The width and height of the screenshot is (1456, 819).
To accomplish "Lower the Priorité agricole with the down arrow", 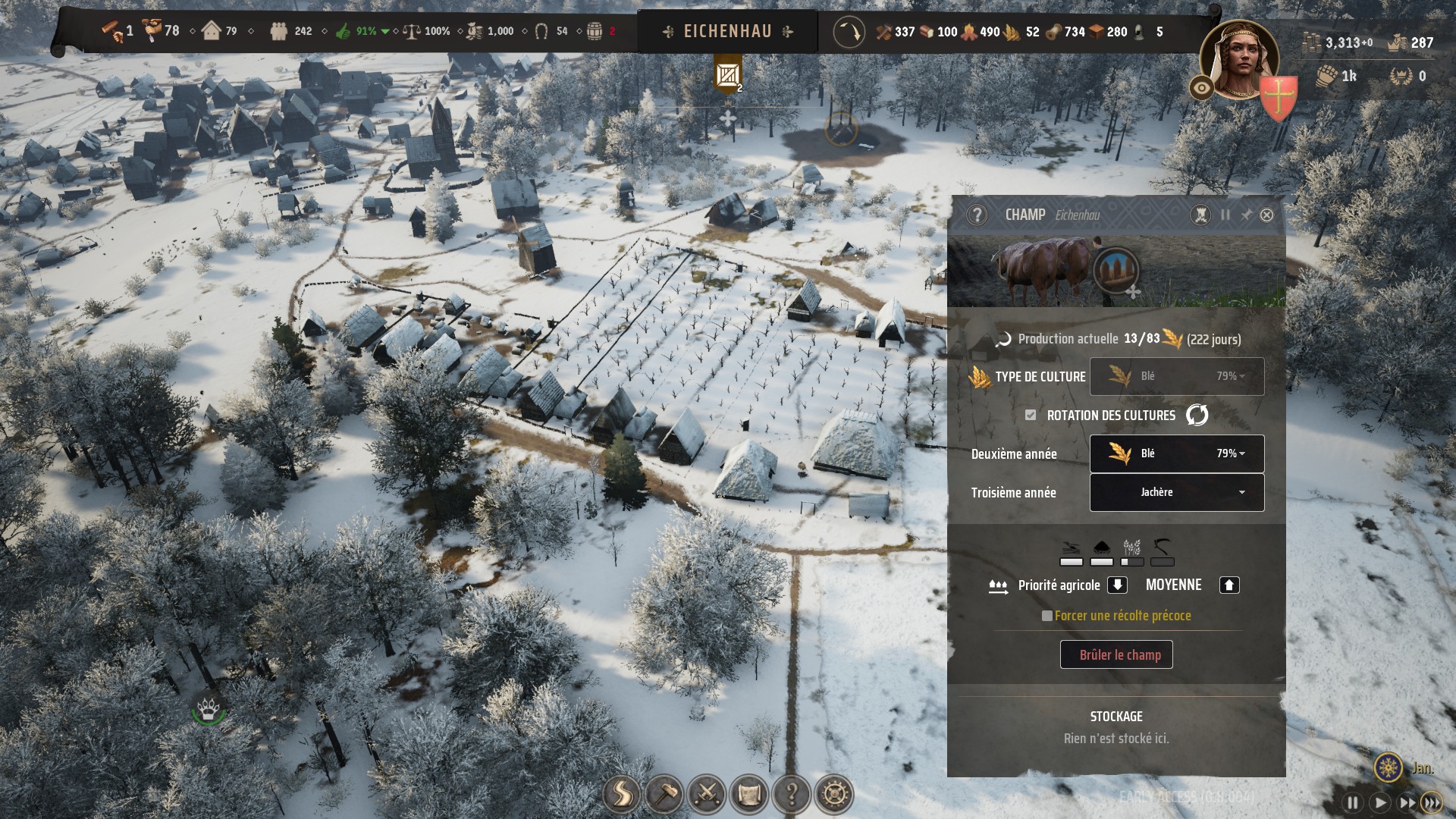I will pos(1117,585).
